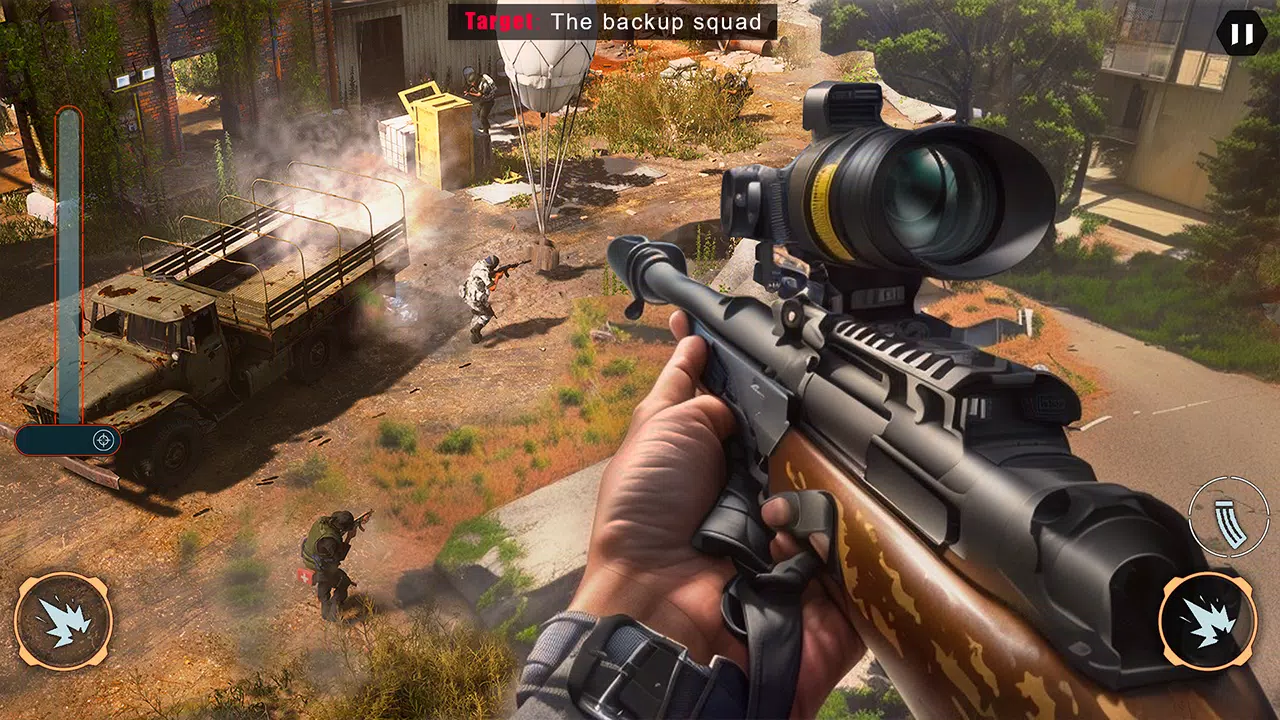
Task: Select the Target: The backup squad objective banner
Action: [x=612, y=21]
